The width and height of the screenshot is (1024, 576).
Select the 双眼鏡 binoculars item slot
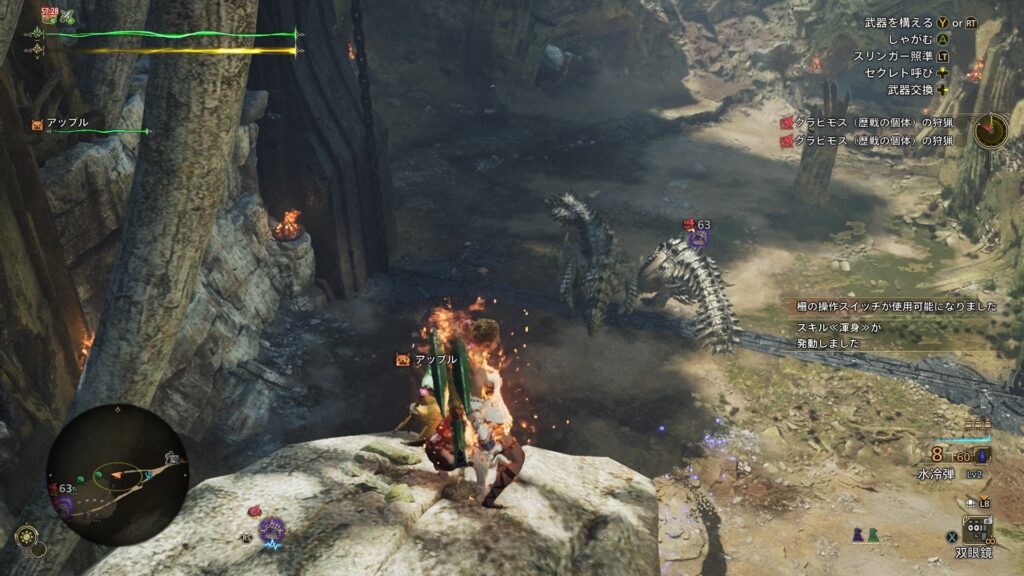[x=977, y=528]
